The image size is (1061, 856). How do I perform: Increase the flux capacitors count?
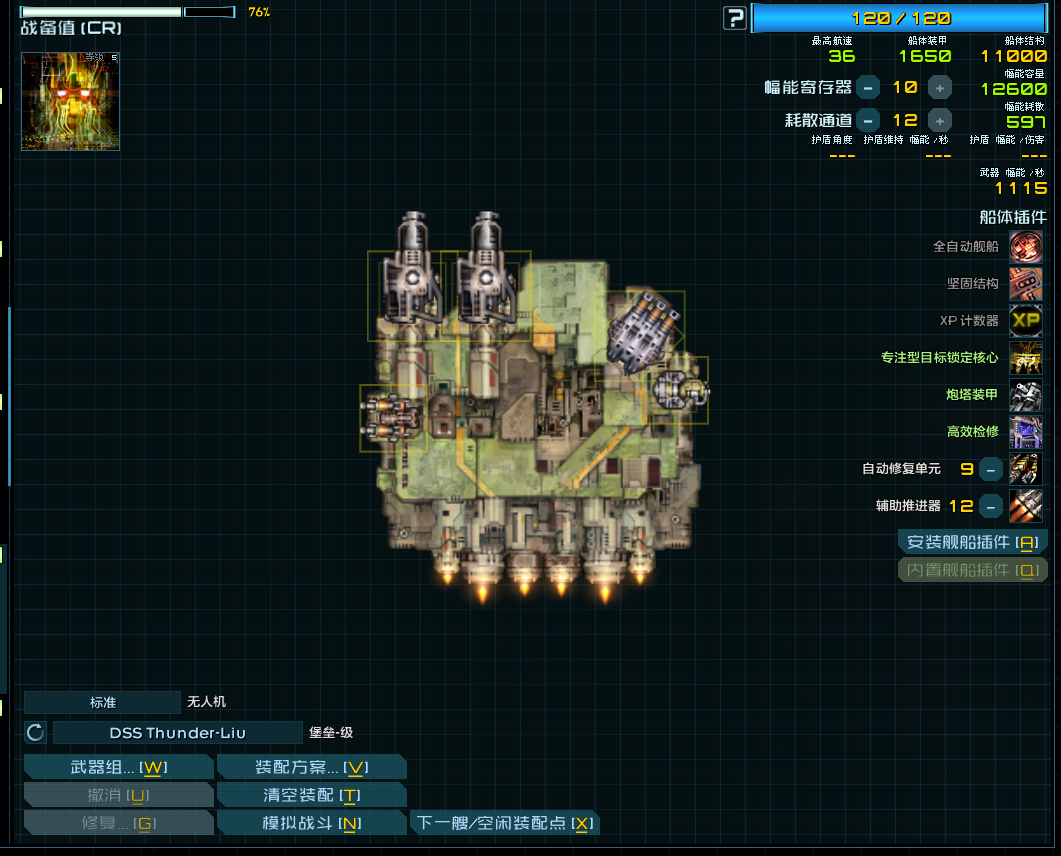(940, 88)
